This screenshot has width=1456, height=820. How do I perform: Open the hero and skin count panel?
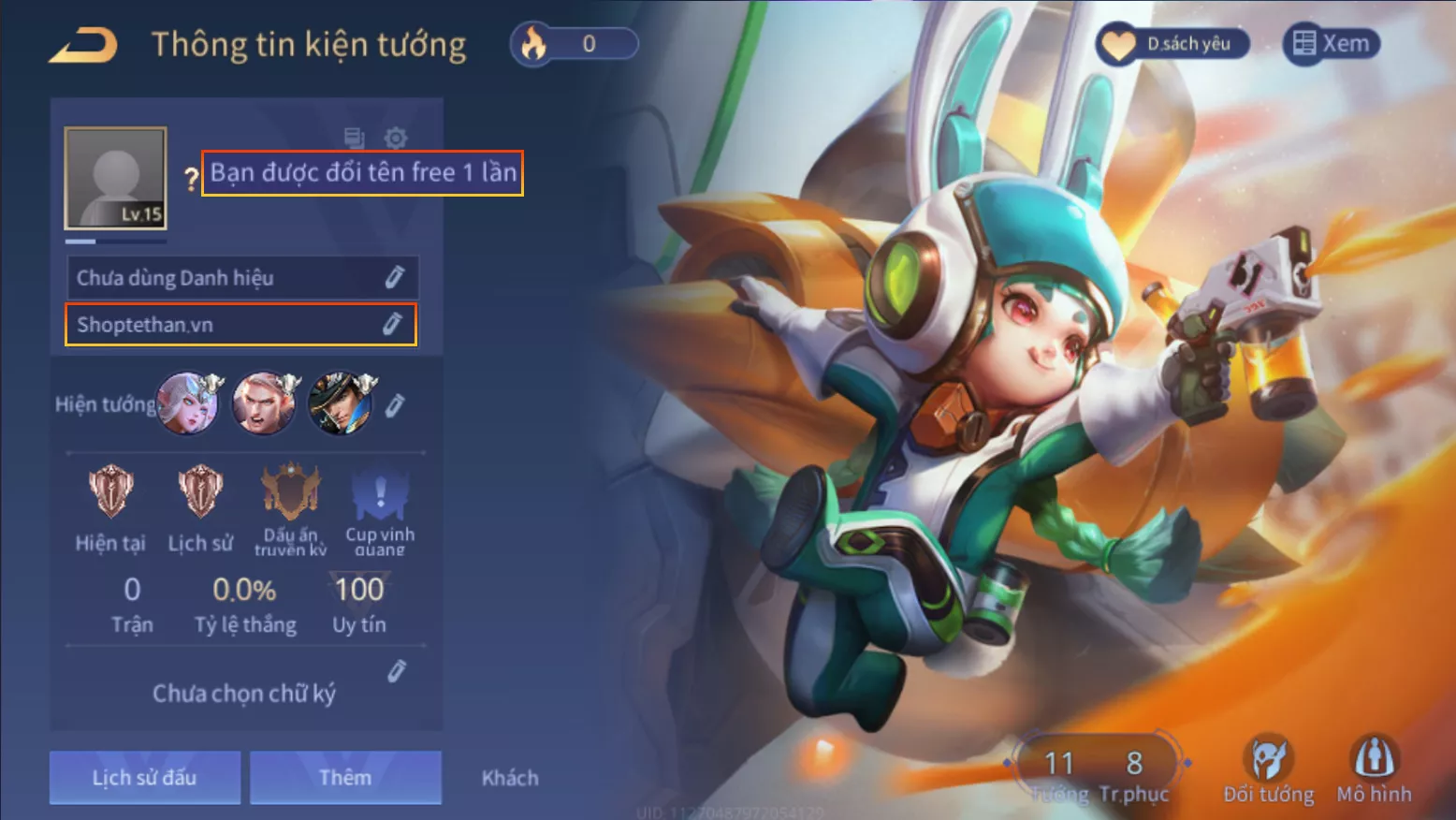click(1097, 771)
